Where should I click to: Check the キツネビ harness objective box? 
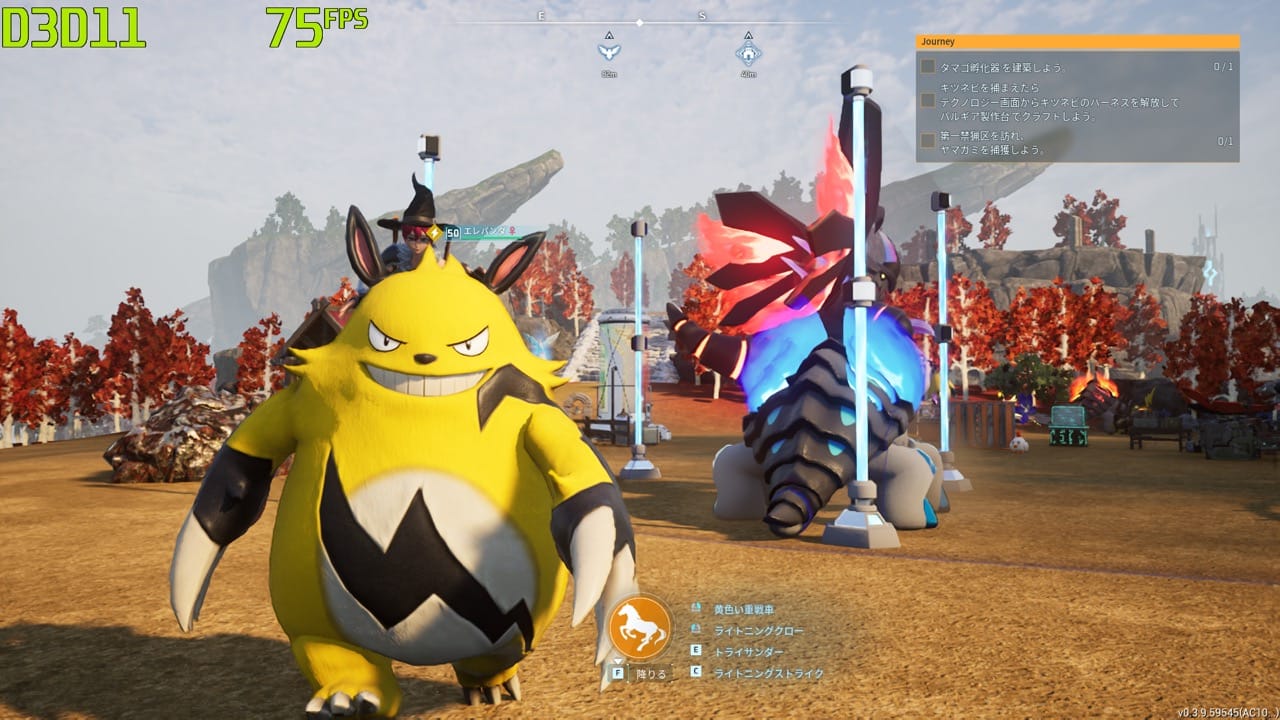(x=928, y=101)
